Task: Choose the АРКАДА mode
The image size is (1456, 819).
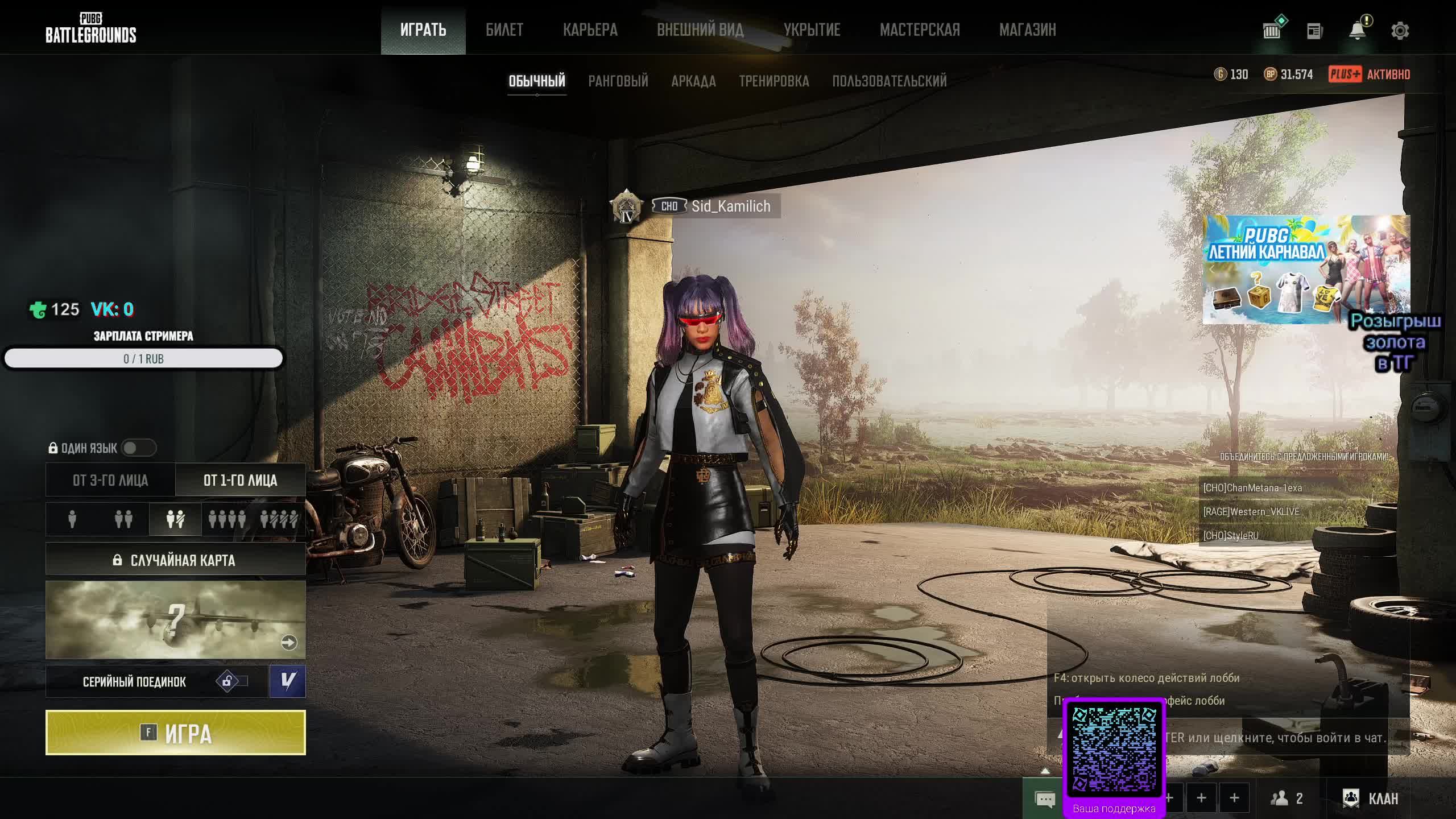Action: [693, 81]
